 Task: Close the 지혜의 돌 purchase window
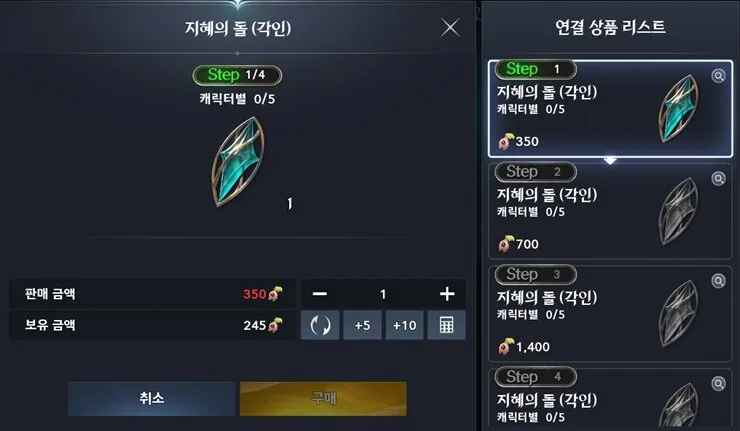pyautogui.click(x=450, y=28)
